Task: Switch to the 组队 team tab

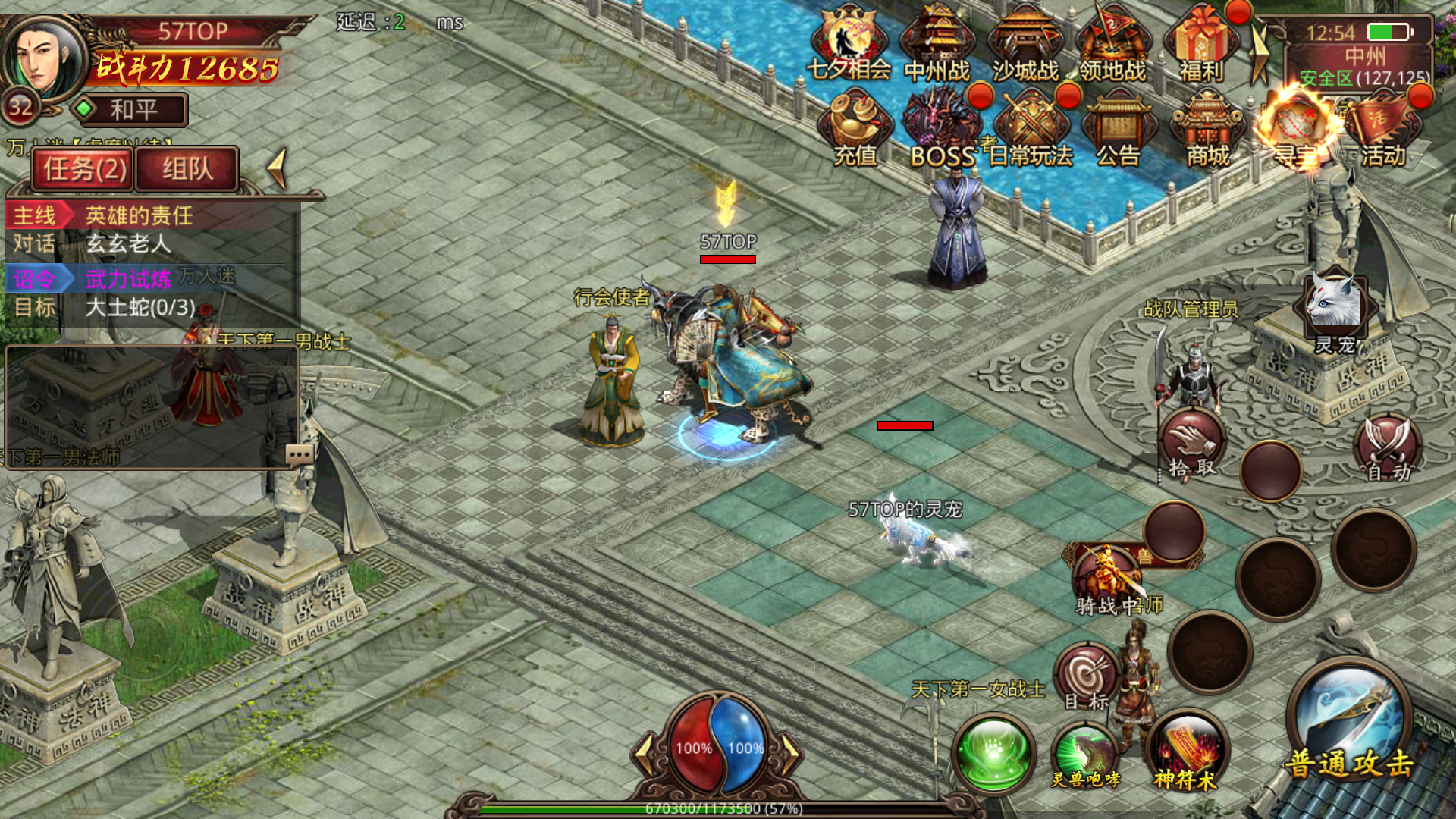Action: pyautogui.click(x=187, y=168)
